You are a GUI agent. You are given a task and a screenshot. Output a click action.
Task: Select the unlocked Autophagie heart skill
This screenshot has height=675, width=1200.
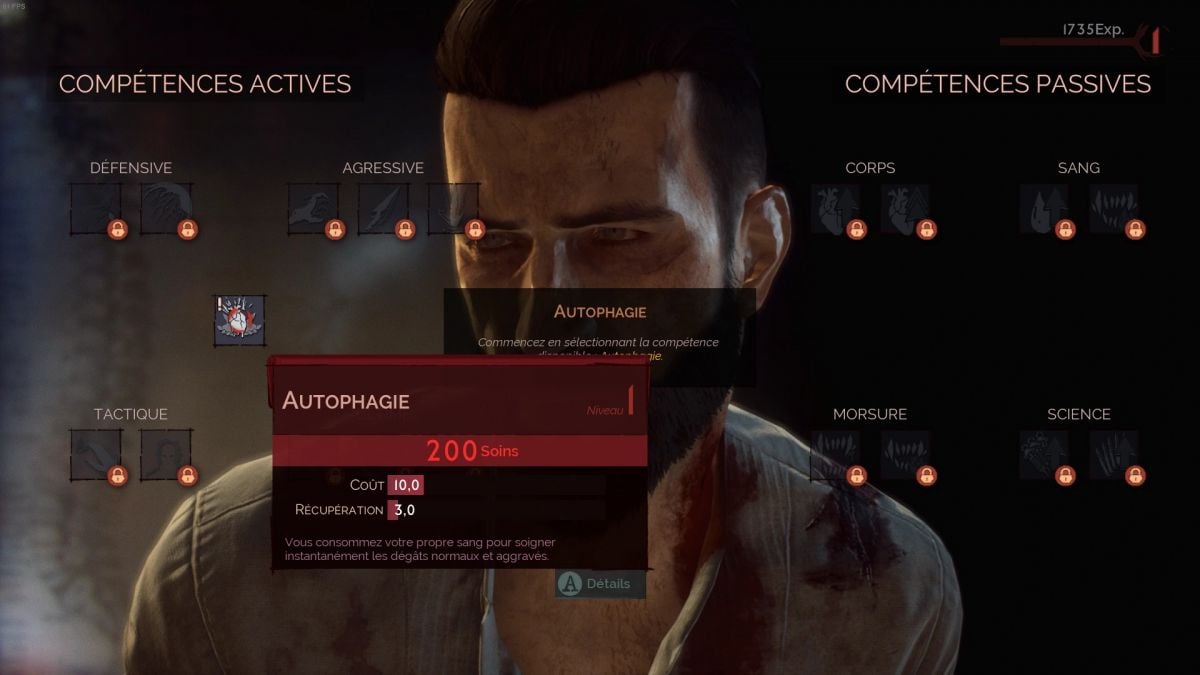(x=239, y=320)
